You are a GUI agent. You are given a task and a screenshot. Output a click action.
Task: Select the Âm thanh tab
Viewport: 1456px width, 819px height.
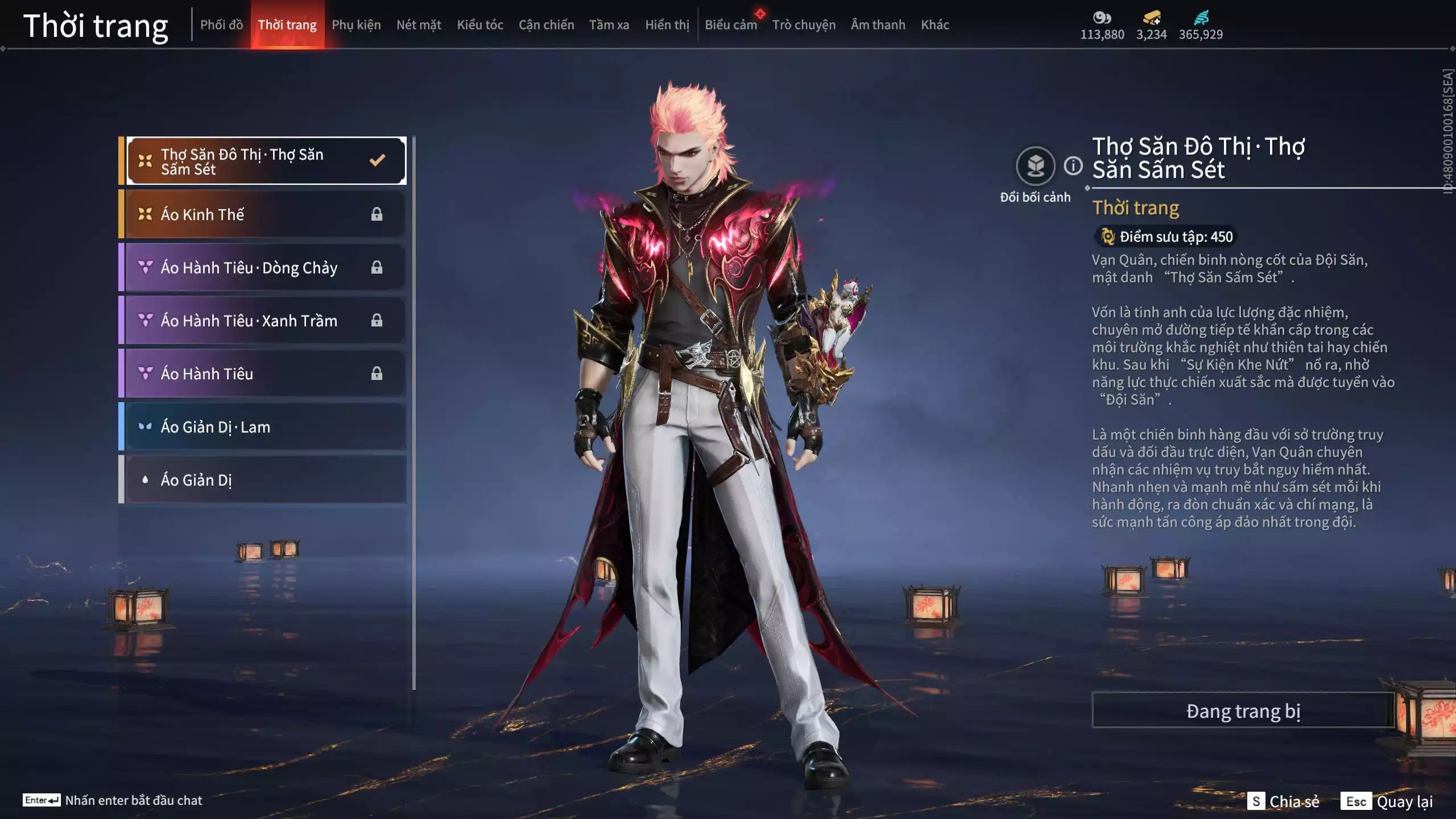click(878, 25)
